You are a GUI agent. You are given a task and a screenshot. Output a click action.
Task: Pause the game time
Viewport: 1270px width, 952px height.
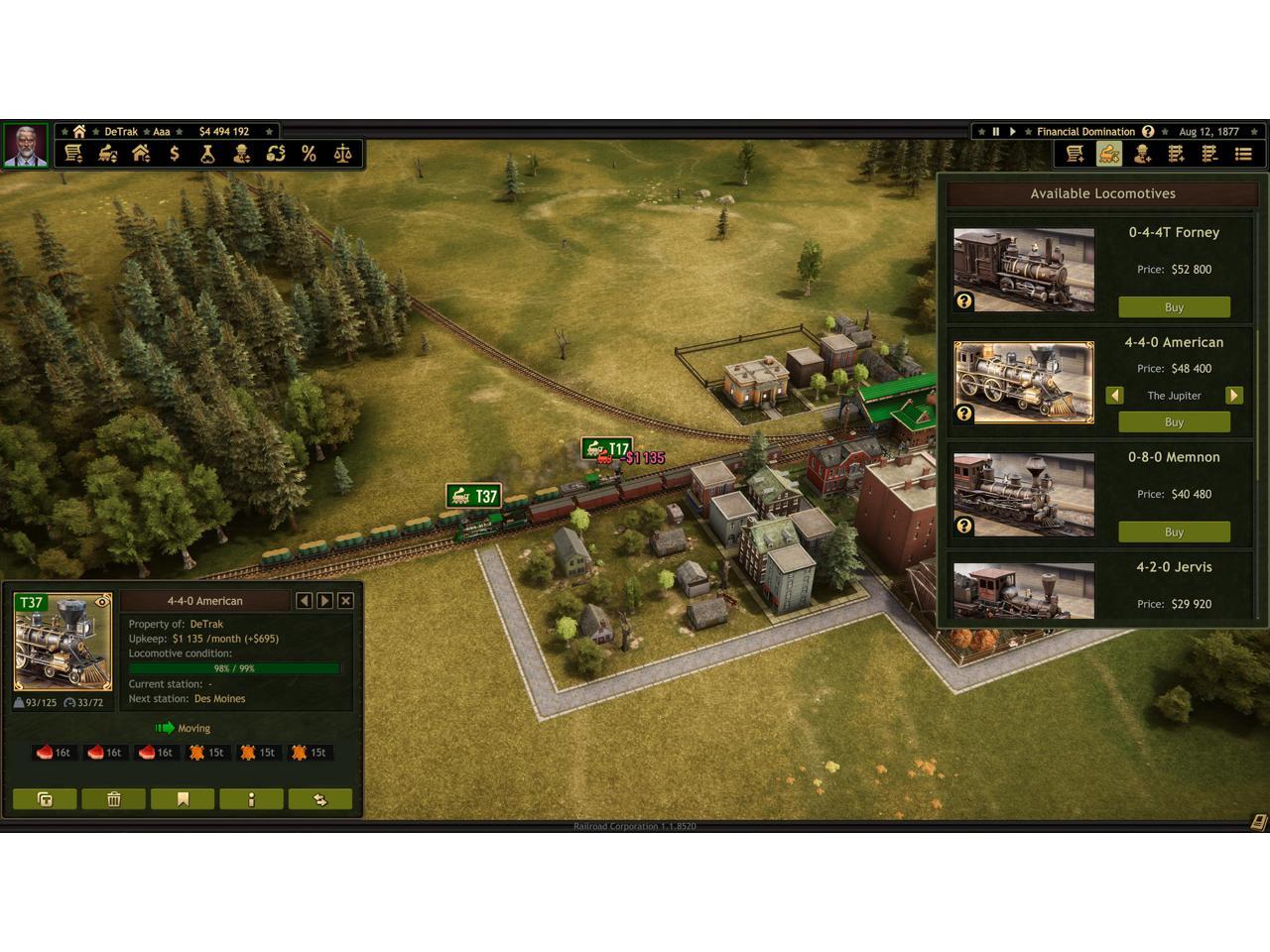click(995, 131)
